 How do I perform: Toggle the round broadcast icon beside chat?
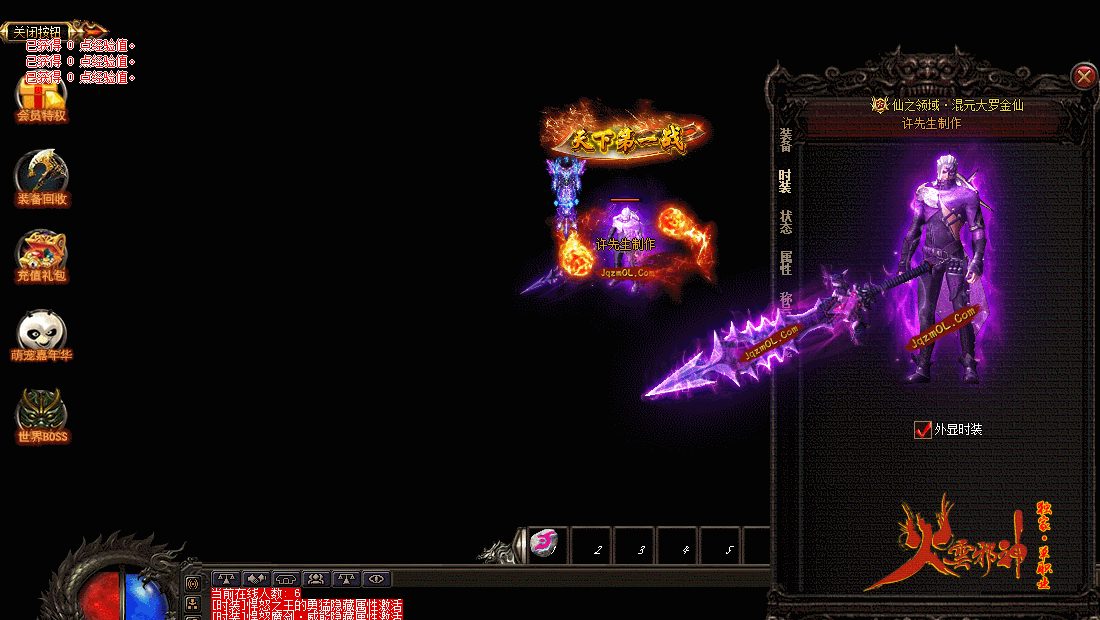coord(193,582)
